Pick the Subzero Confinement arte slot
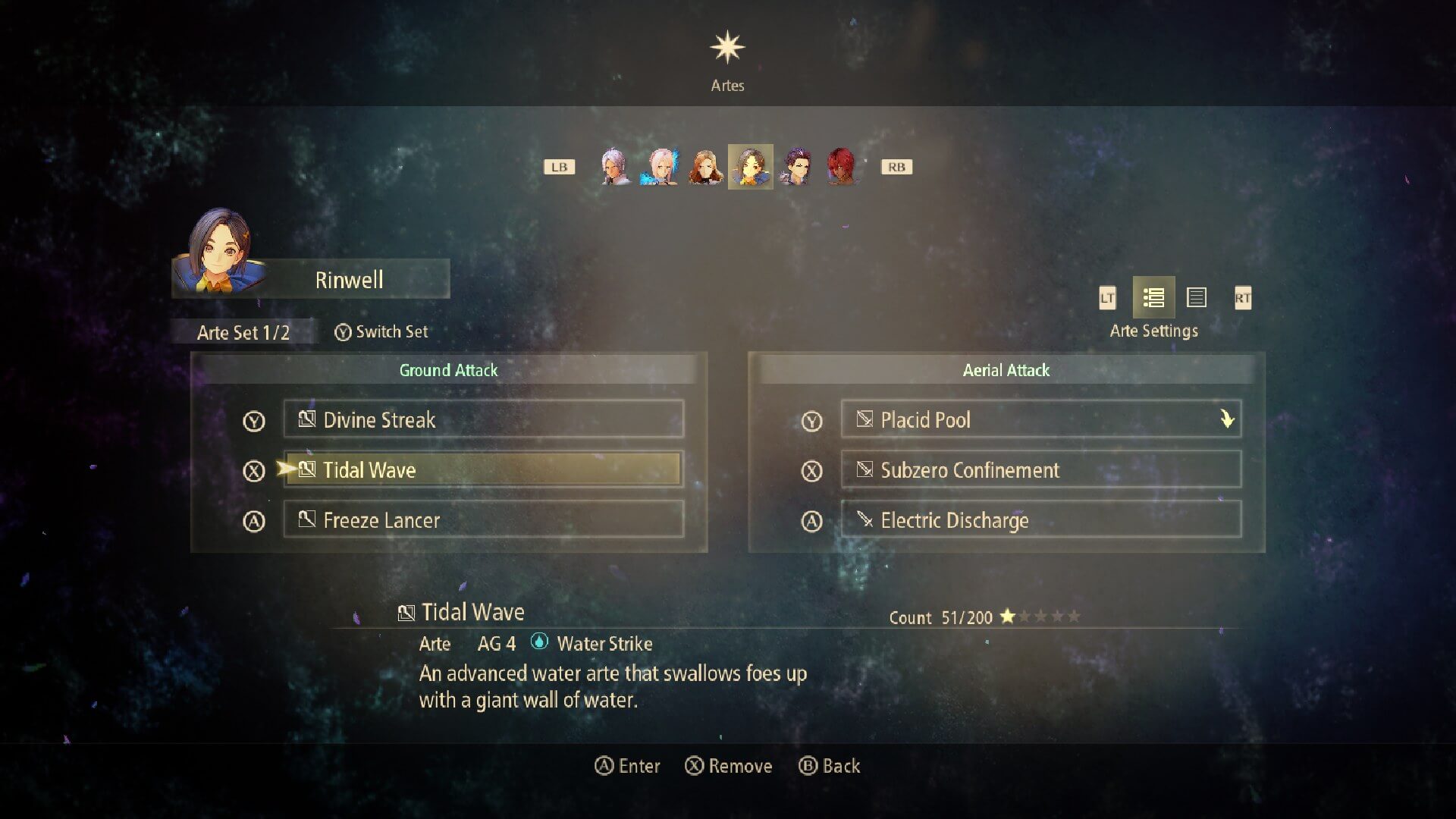The image size is (1456, 819). coord(1040,469)
